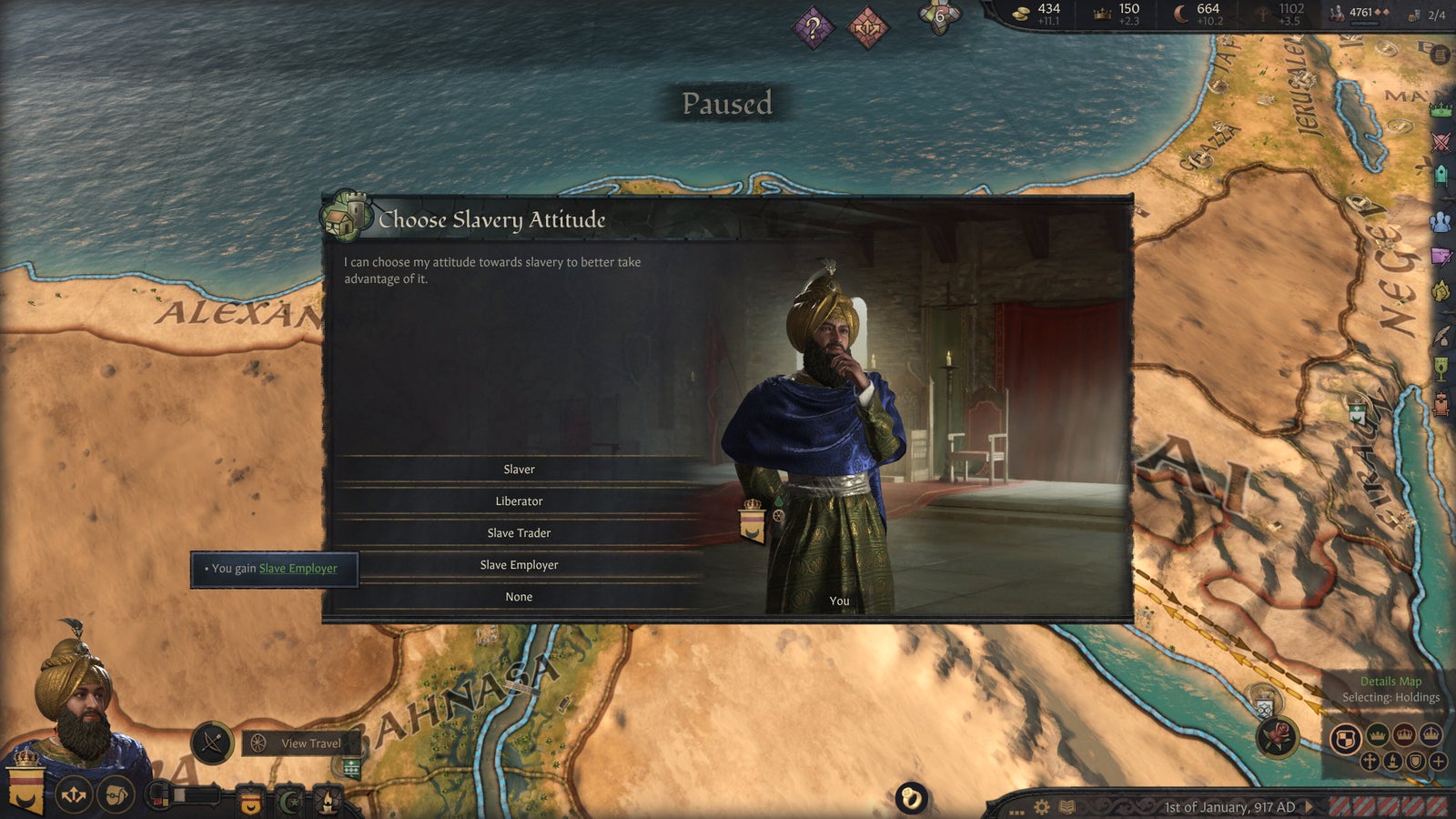Toggle the plus holdings filter in Details Map controls
Screen dimensions: 1456x819
coord(1439,762)
